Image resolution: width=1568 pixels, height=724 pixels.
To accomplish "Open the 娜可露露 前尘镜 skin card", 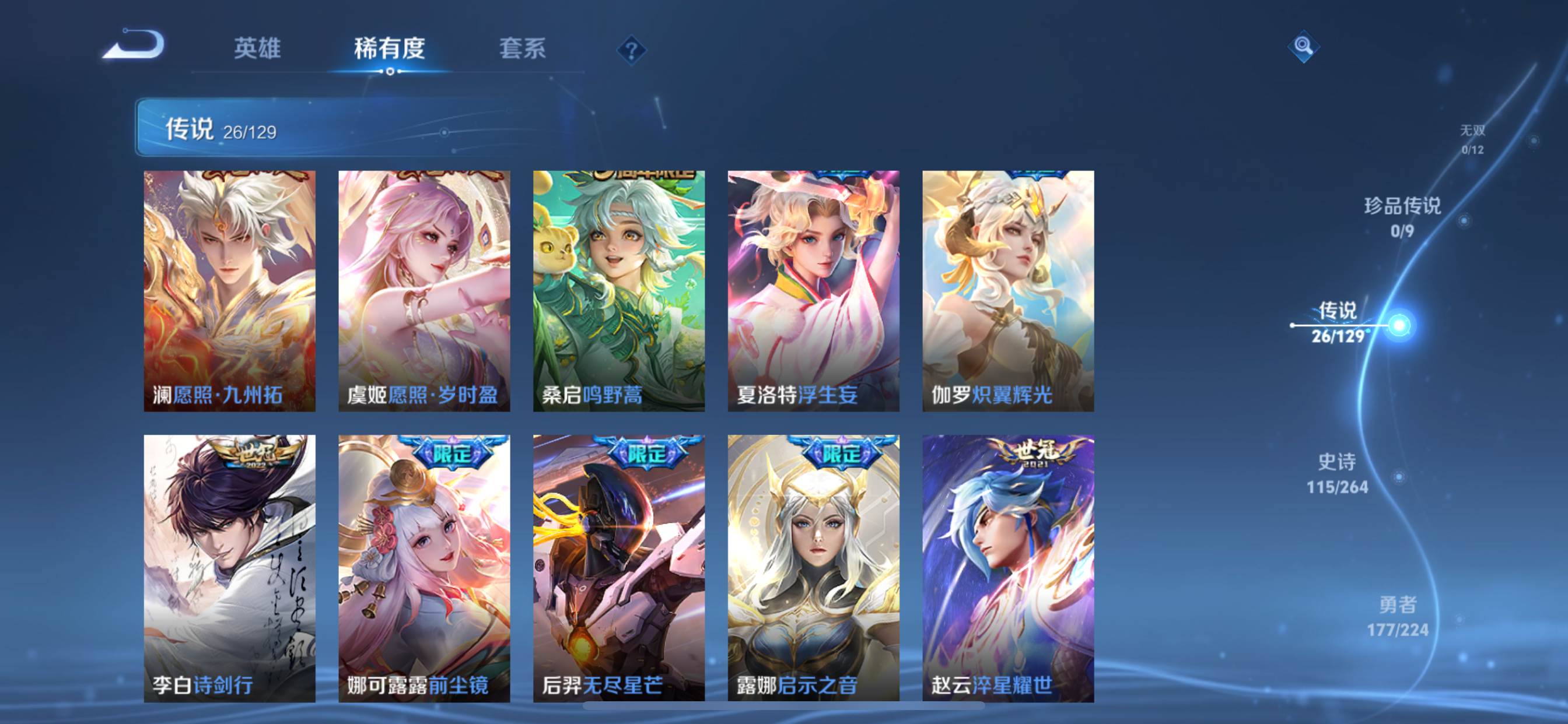I will coord(424,568).
